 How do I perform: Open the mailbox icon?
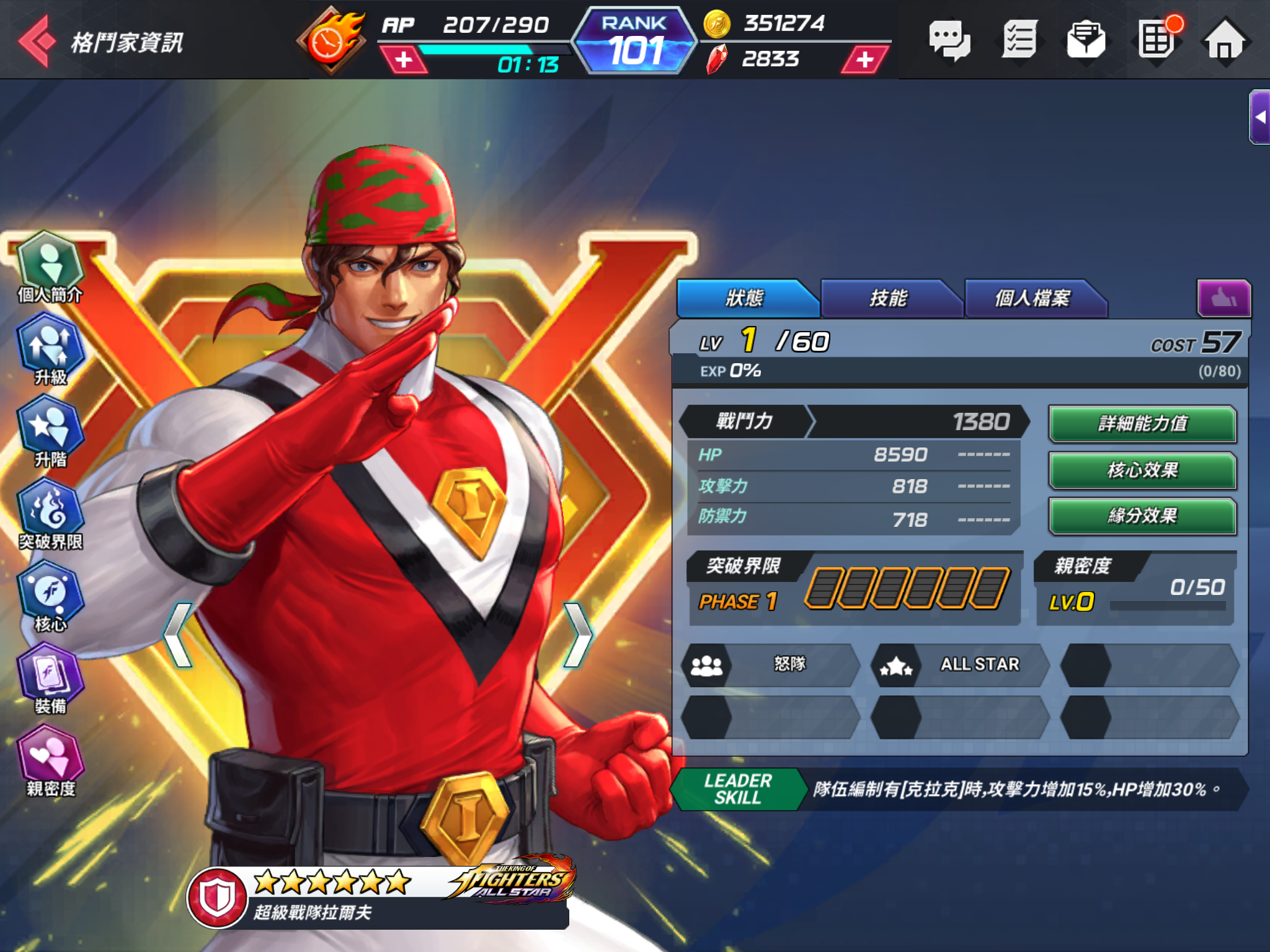1086,41
